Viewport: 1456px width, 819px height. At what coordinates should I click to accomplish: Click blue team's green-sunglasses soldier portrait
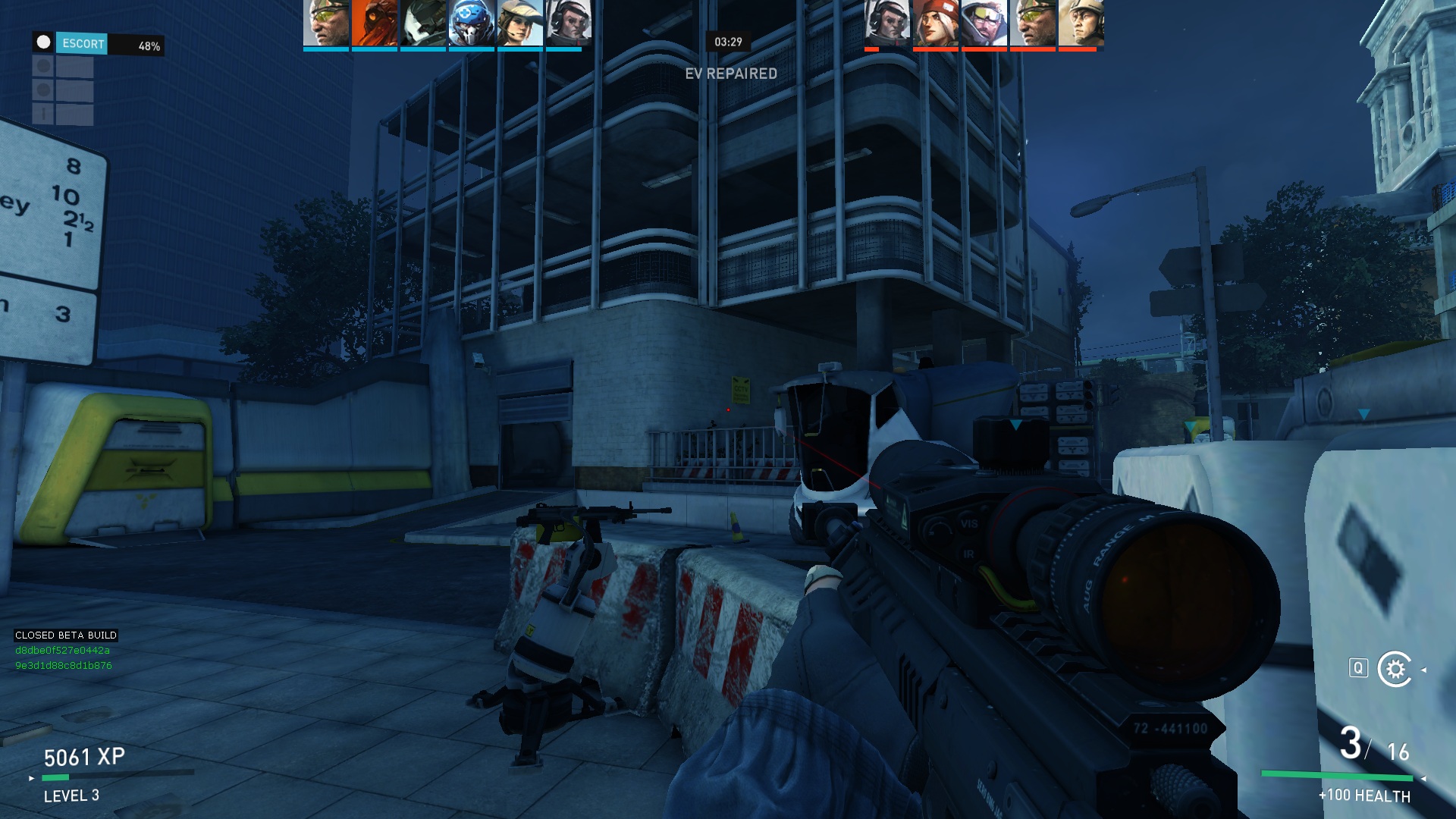pyautogui.click(x=326, y=23)
